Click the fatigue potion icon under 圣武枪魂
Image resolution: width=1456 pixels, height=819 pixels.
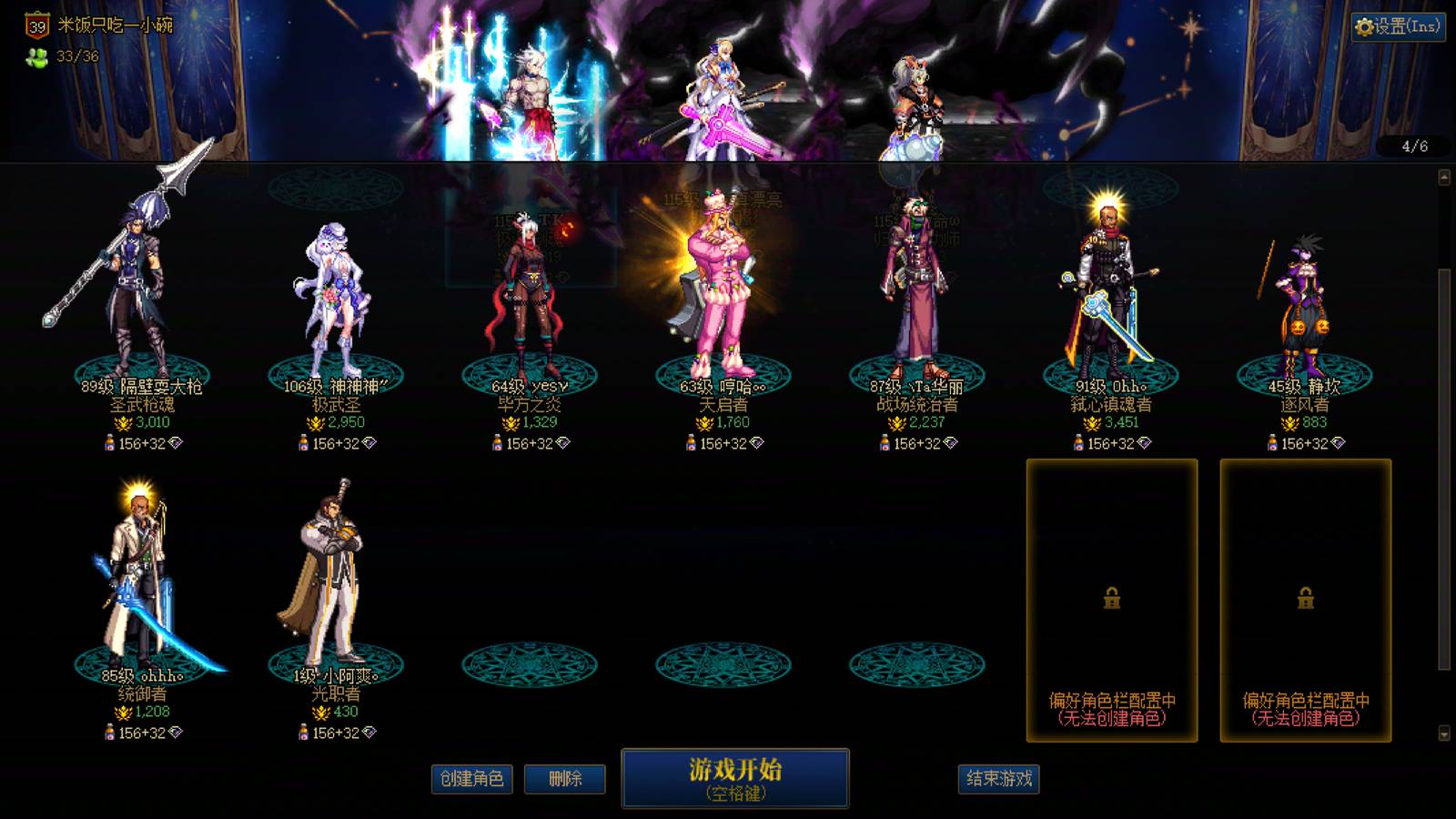tap(110, 443)
